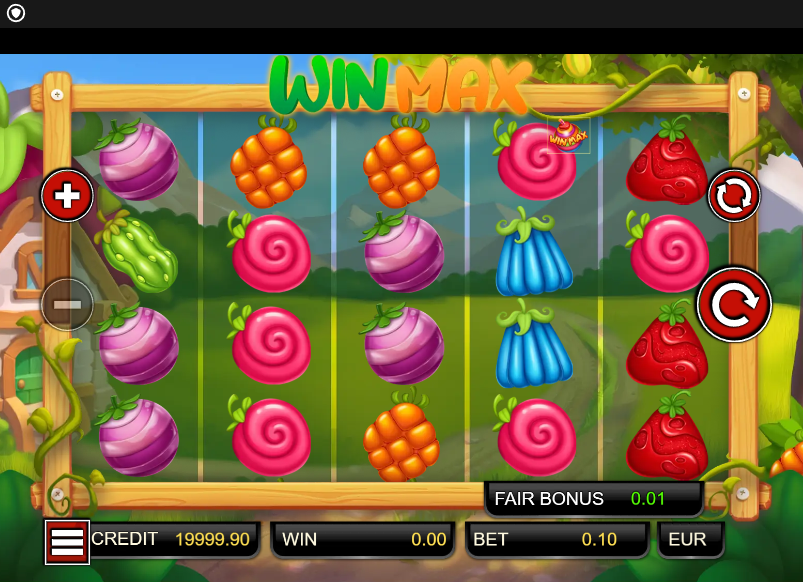Open the hamburger menu

pyautogui.click(x=67, y=542)
